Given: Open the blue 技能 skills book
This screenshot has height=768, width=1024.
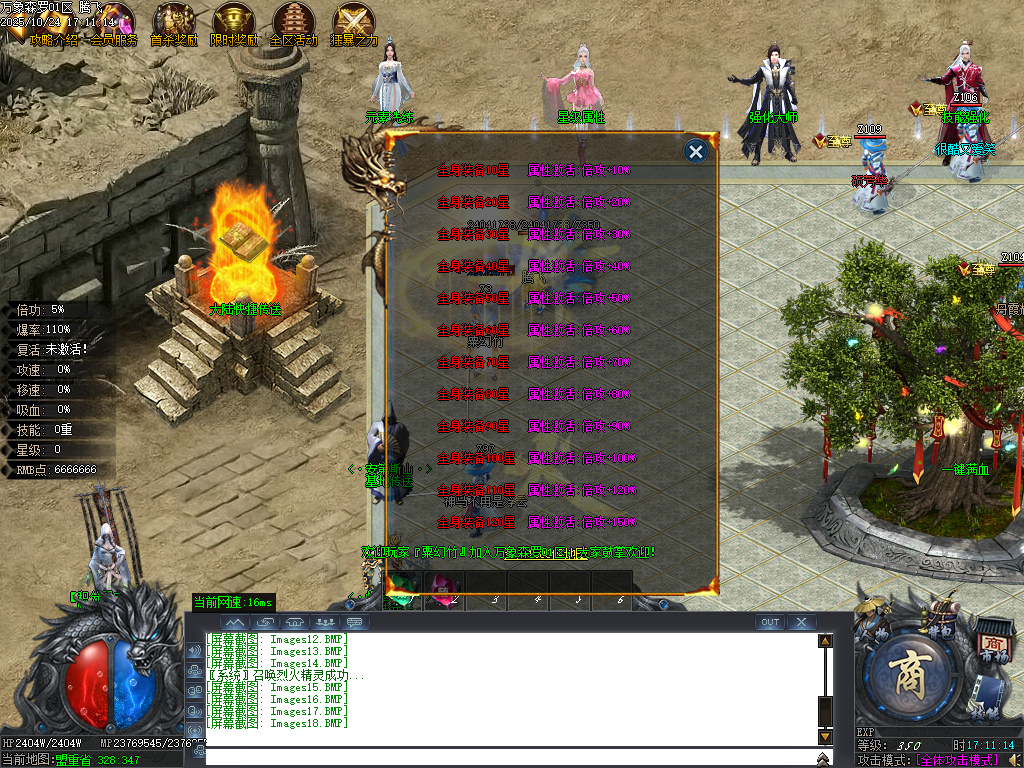Looking at the screenshot, I should coord(987,696).
